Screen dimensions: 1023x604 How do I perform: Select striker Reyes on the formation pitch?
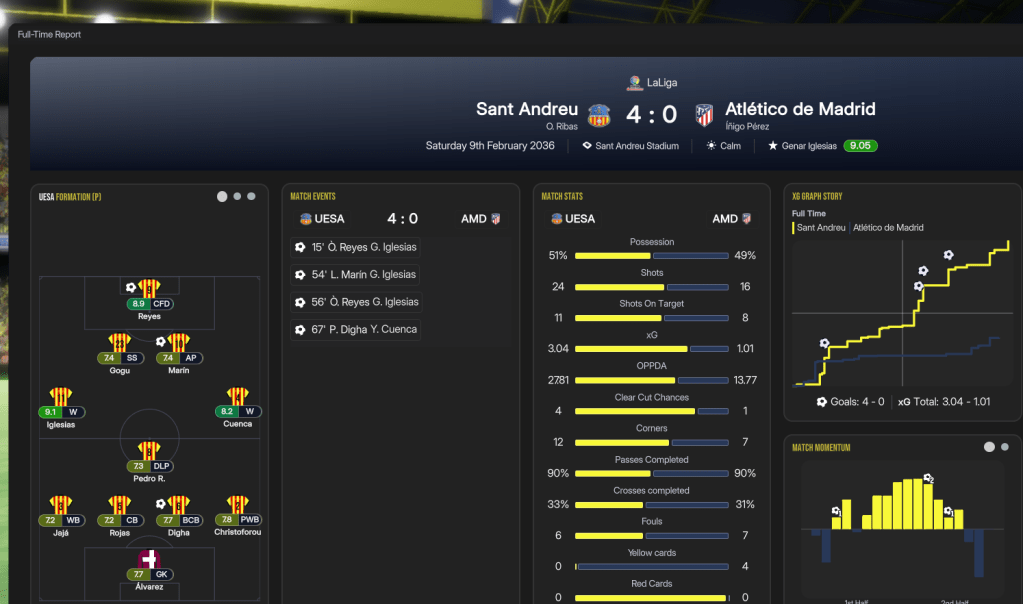(x=149, y=290)
